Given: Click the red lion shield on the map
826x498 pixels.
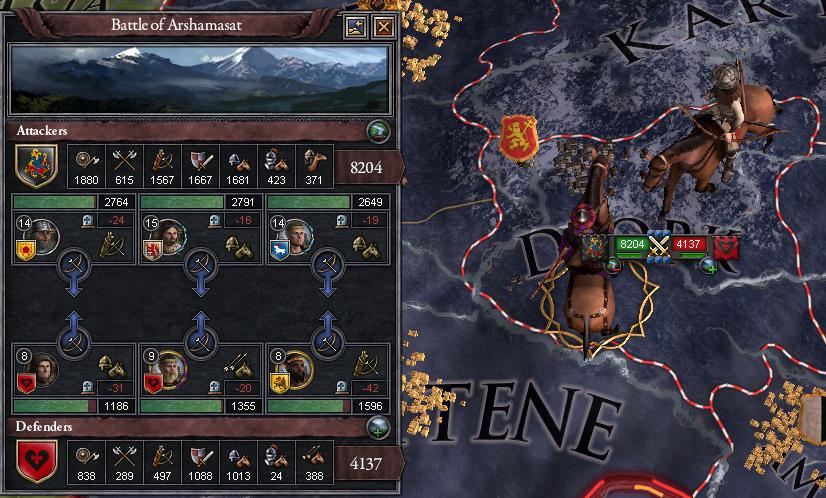Looking at the screenshot, I should coord(519,137).
